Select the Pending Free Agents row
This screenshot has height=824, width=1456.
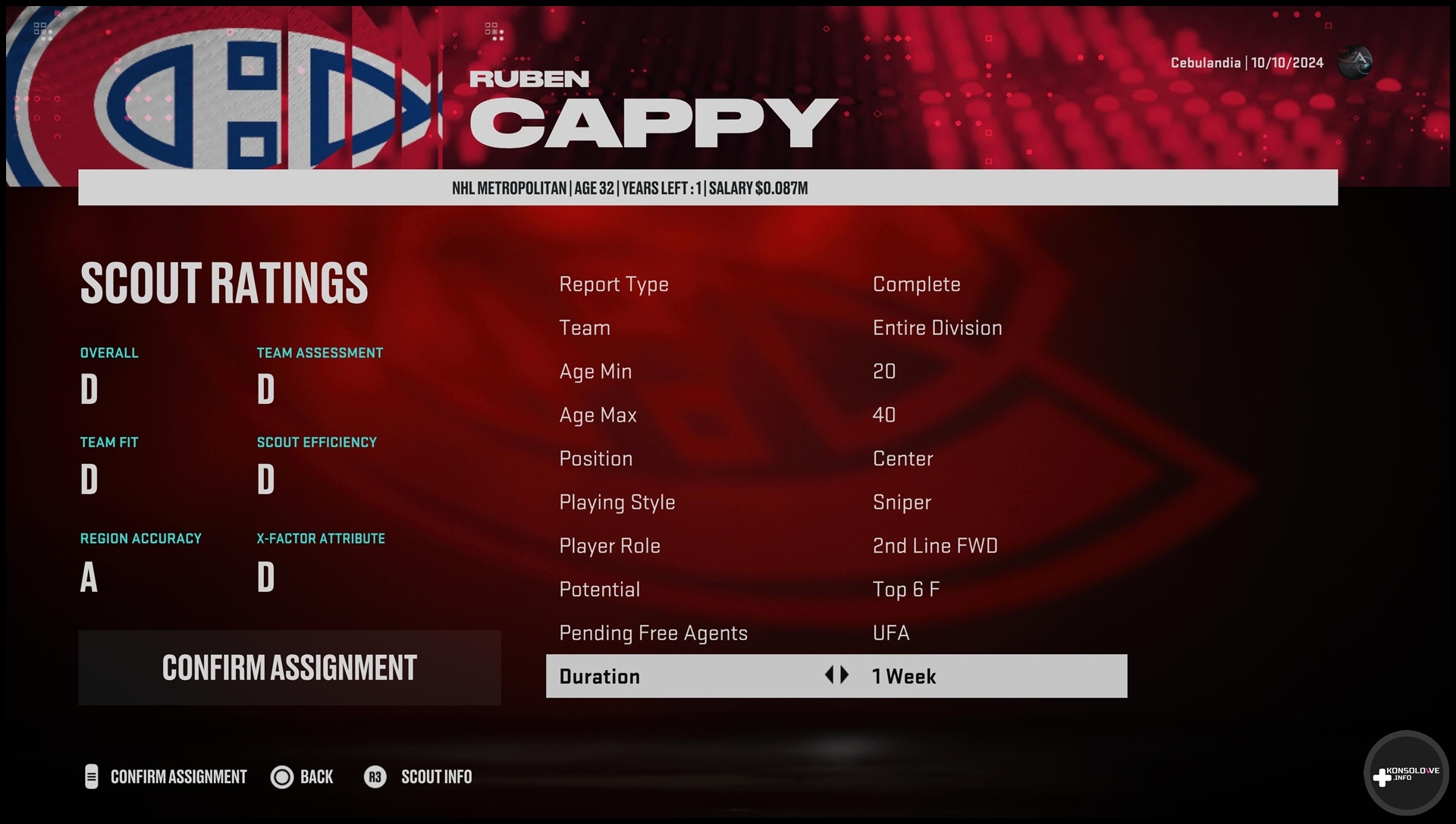coord(836,633)
